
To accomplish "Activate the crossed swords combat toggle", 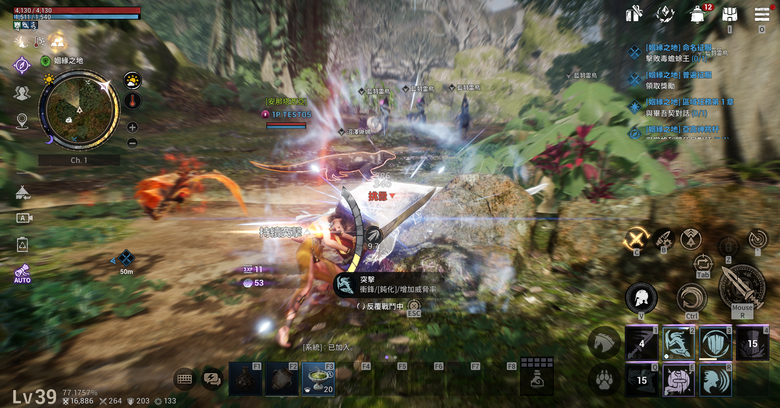I will click(x=635, y=238).
